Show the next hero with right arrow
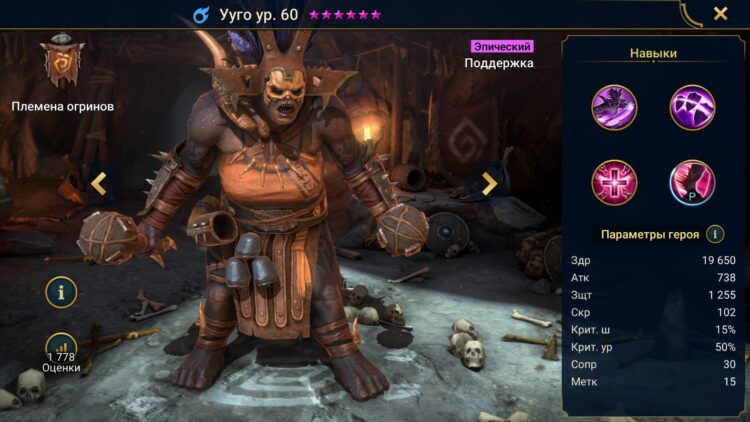Screen dimensions: 750x422 coord(489,183)
